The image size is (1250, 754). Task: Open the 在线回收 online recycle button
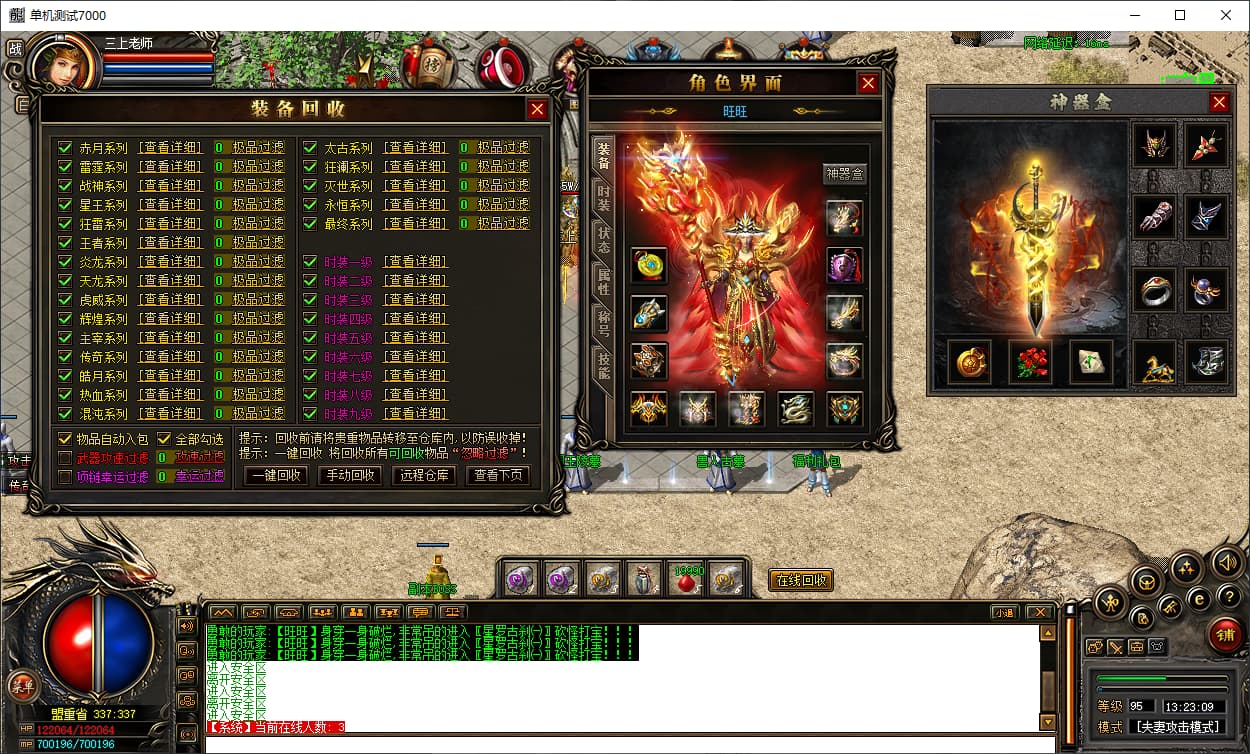tap(800, 580)
